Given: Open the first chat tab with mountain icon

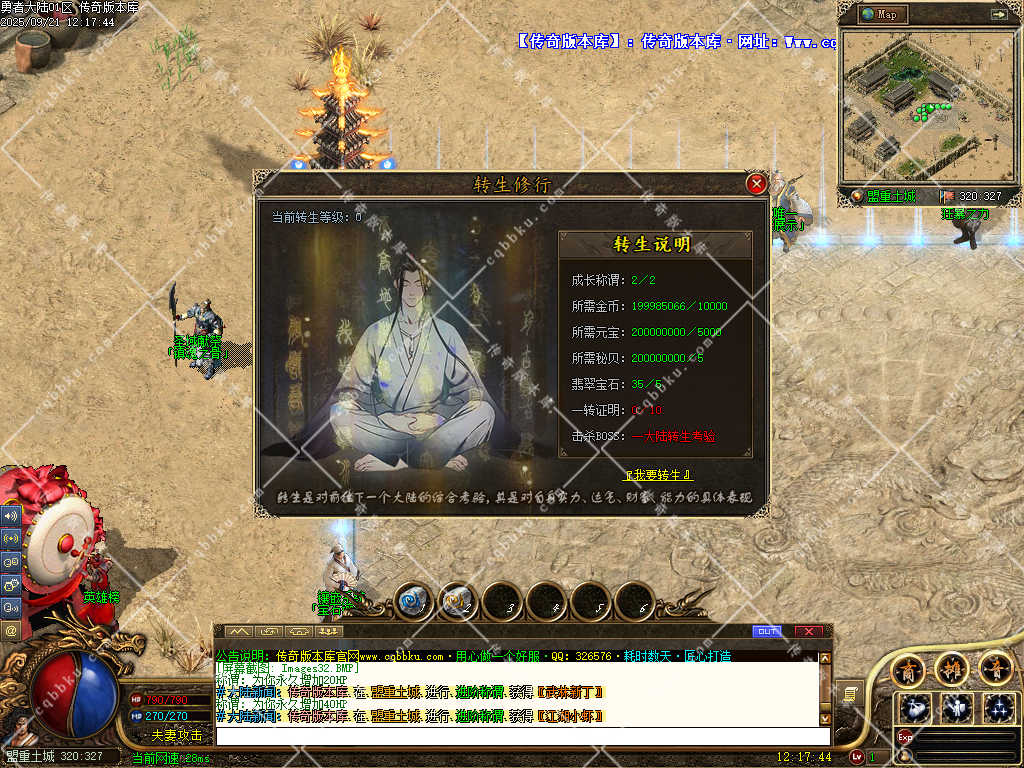Looking at the screenshot, I should coord(238,631).
